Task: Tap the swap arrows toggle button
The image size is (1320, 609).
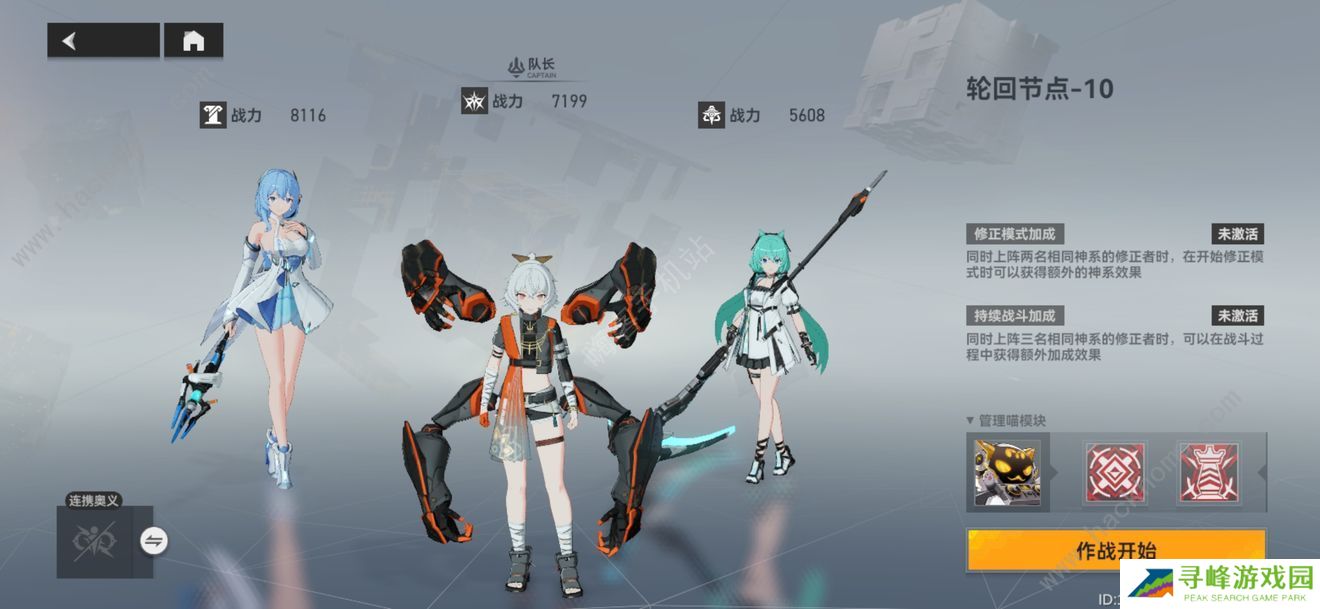Action: coord(154,541)
